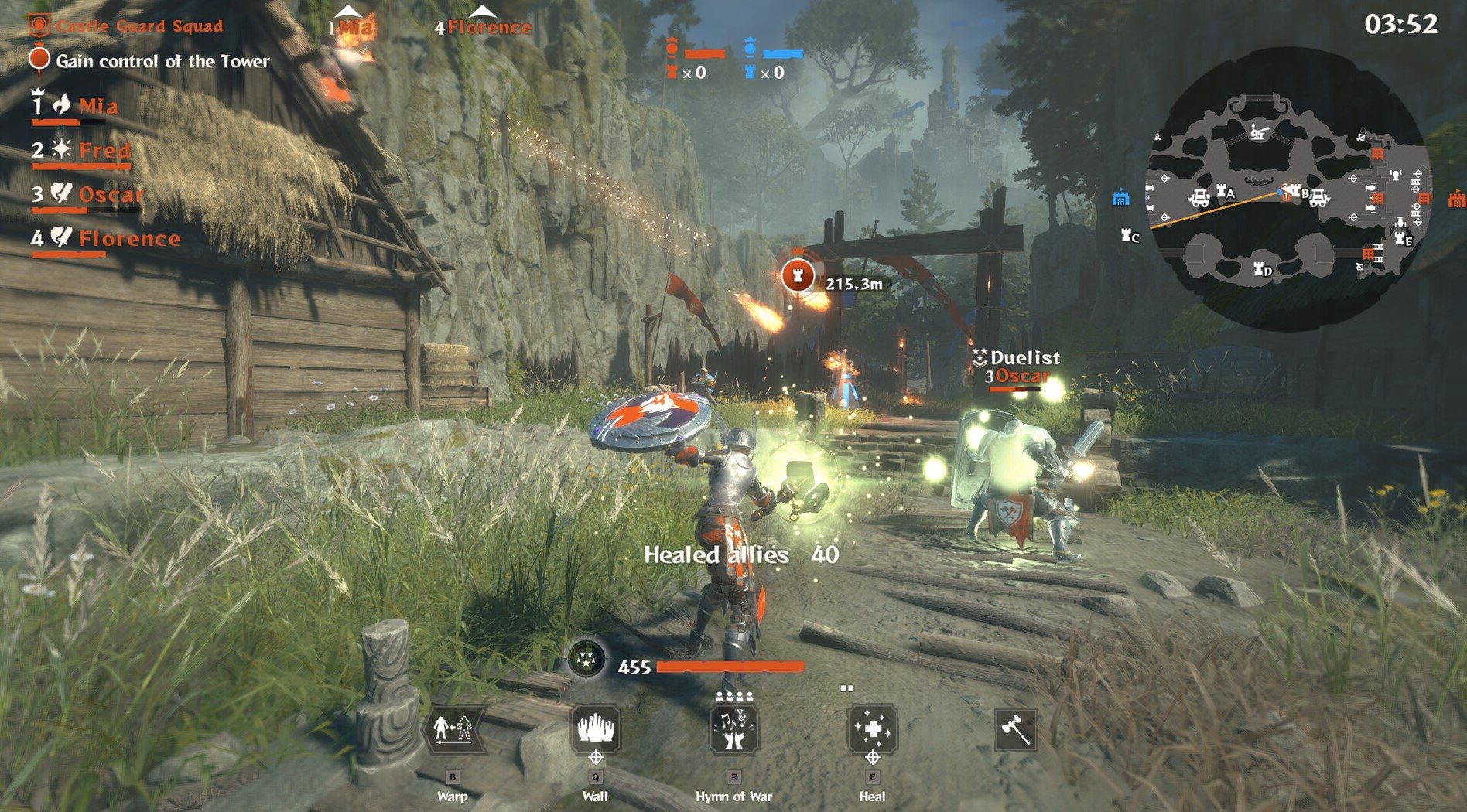The image size is (1467, 812).
Task: Select Florence in the squad list
Action: click(129, 238)
